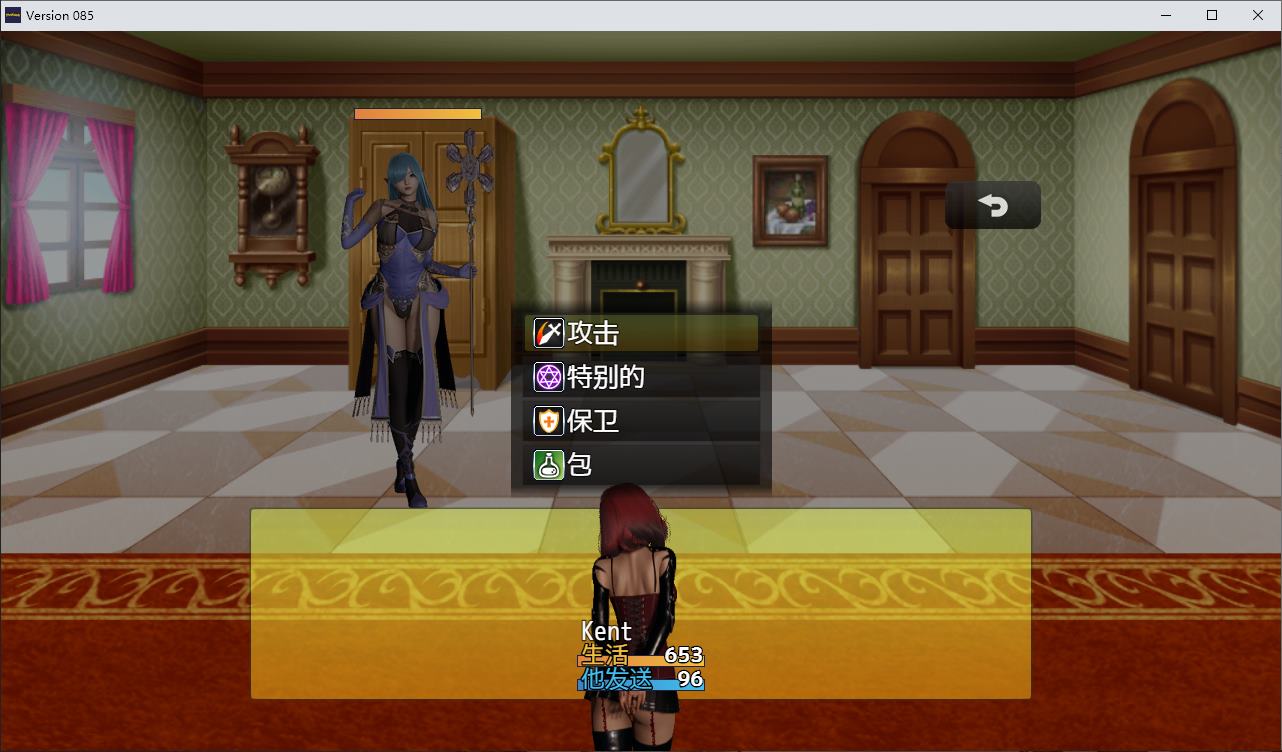Screen dimensions: 1282x752
Task: Choose the 攻击 attack command
Action: click(641, 333)
